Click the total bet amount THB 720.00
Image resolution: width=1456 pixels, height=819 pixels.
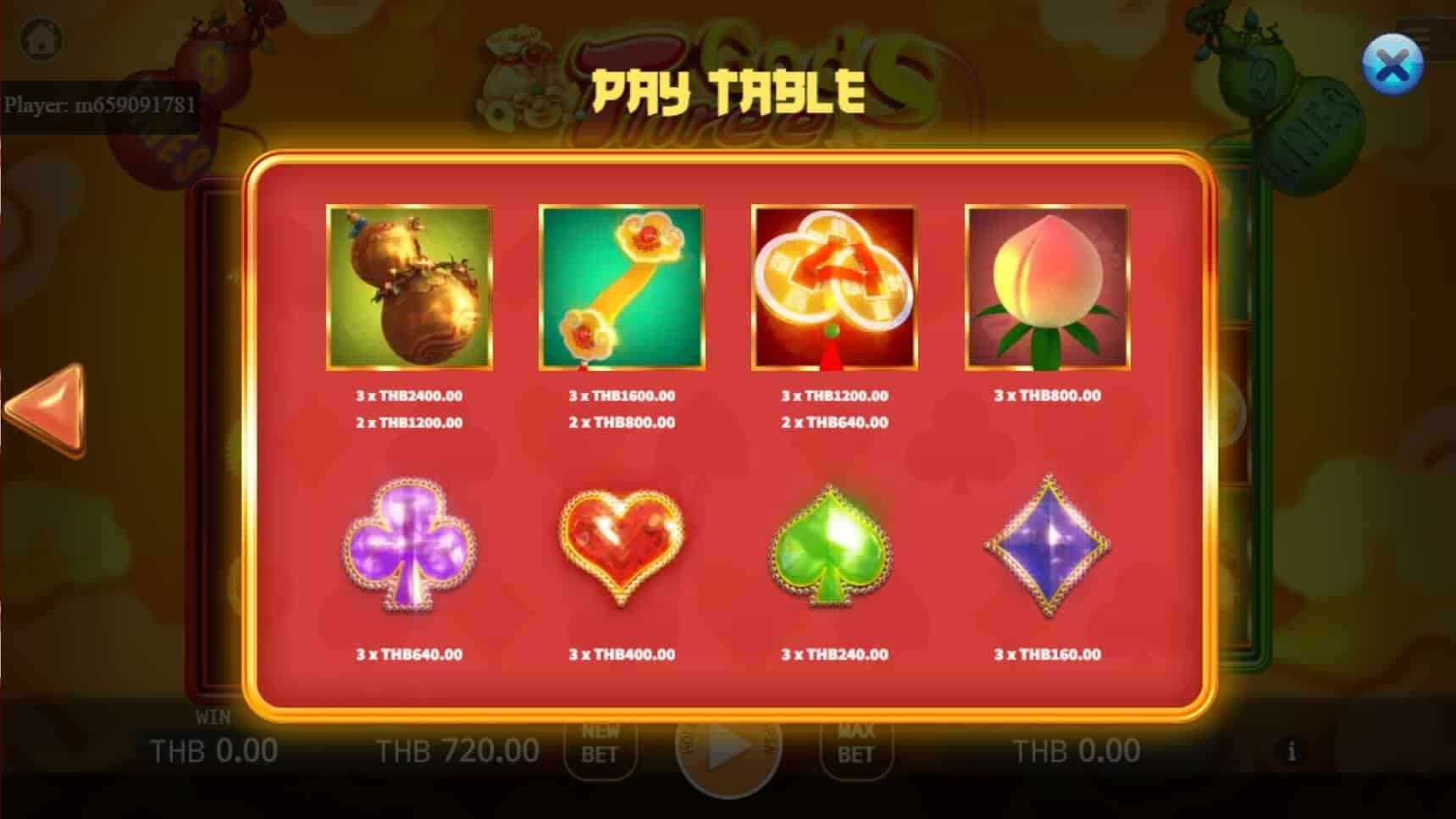pyautogui.click(x=457, y=749)
